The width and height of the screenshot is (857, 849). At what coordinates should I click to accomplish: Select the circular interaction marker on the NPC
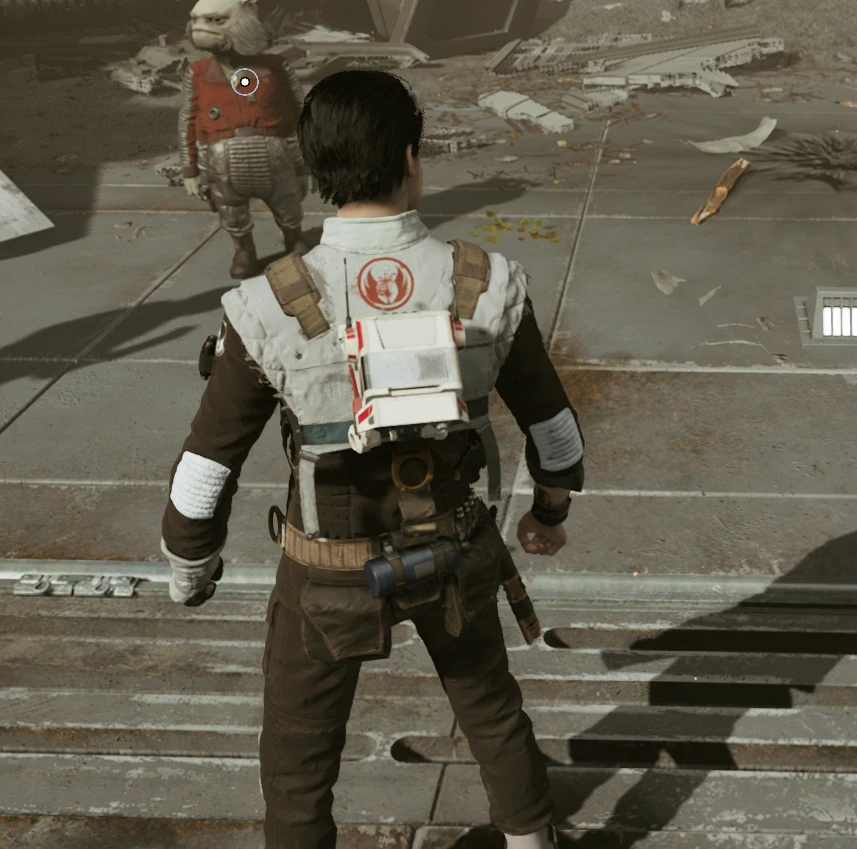point(245,82)
